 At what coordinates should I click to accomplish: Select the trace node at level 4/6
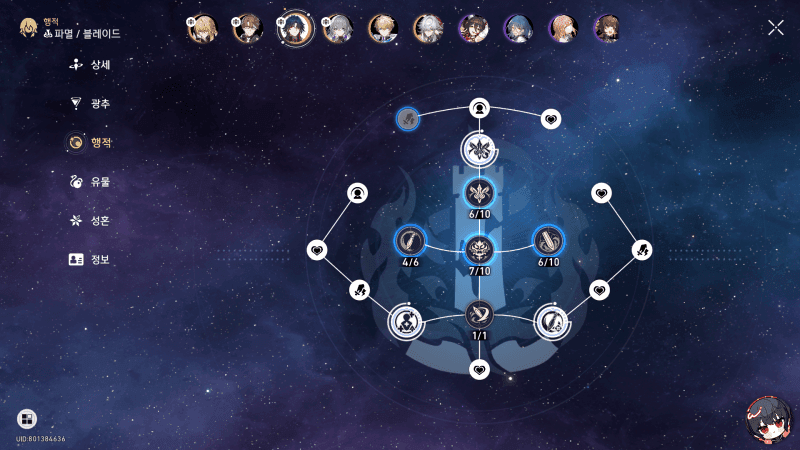(410, 239)
